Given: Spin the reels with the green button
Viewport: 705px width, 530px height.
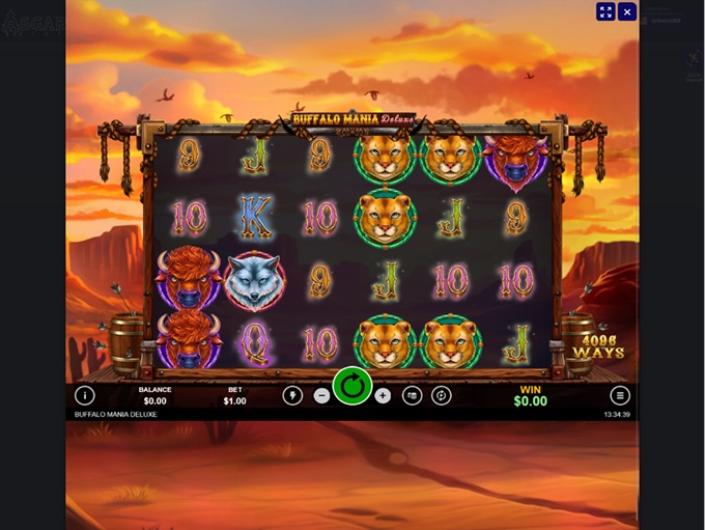Looking at the screenshot, I should tap(352, 386).
